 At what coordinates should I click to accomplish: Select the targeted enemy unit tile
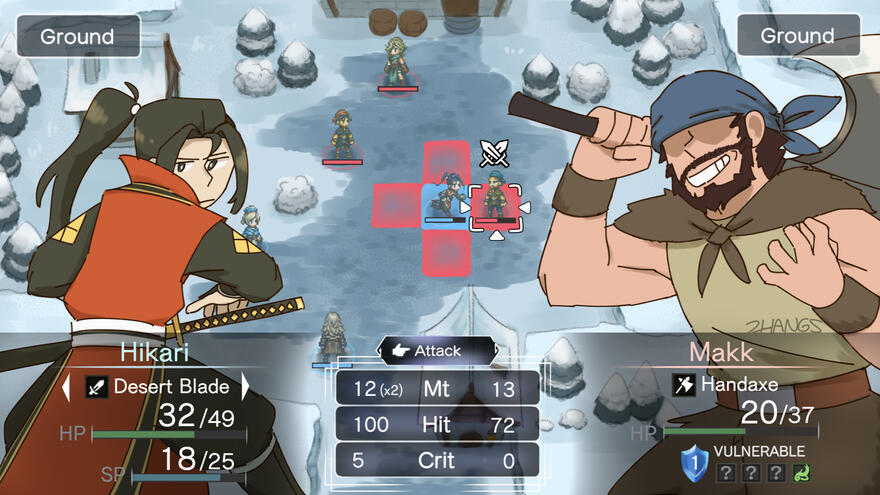pyautogui.click(x=495, y=205)
